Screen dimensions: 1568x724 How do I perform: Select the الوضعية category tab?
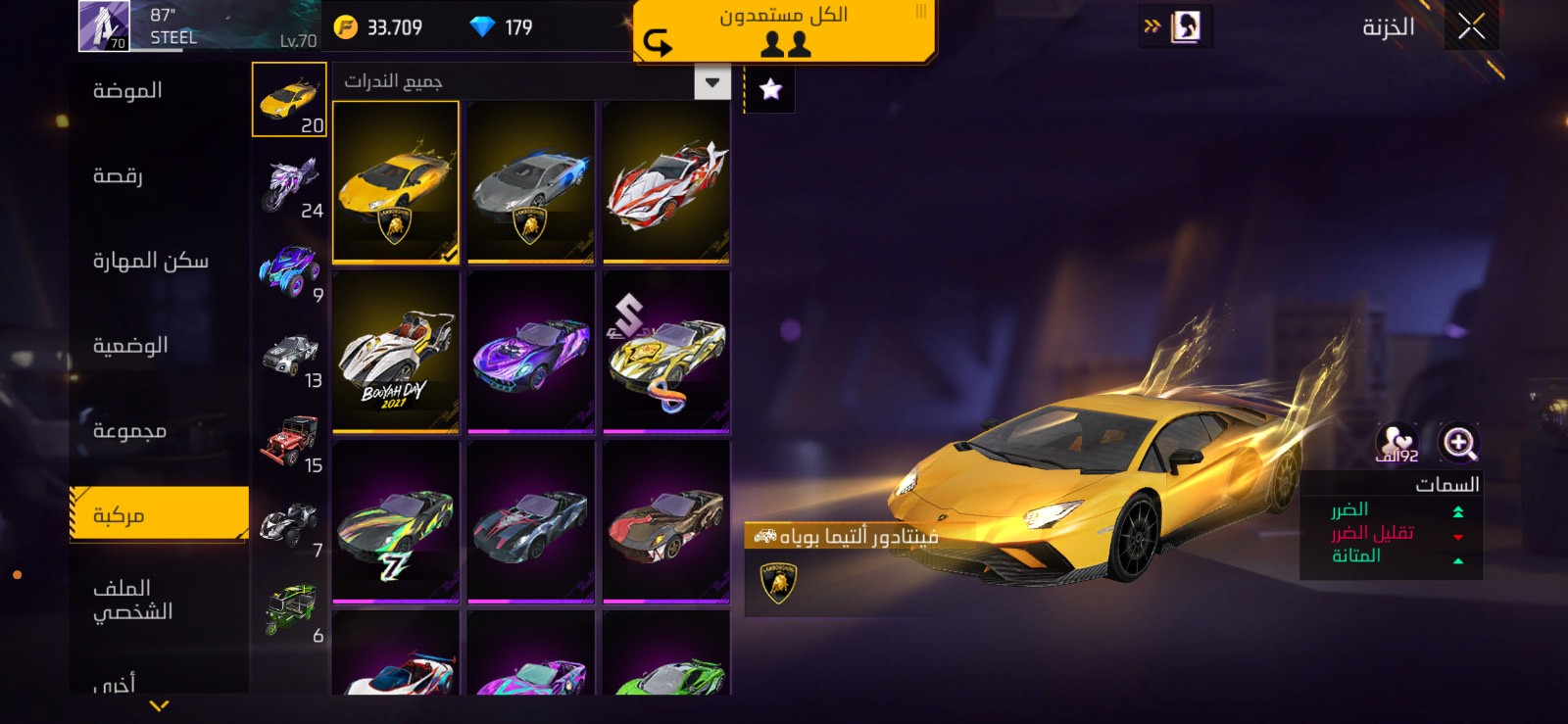[130, 346]
